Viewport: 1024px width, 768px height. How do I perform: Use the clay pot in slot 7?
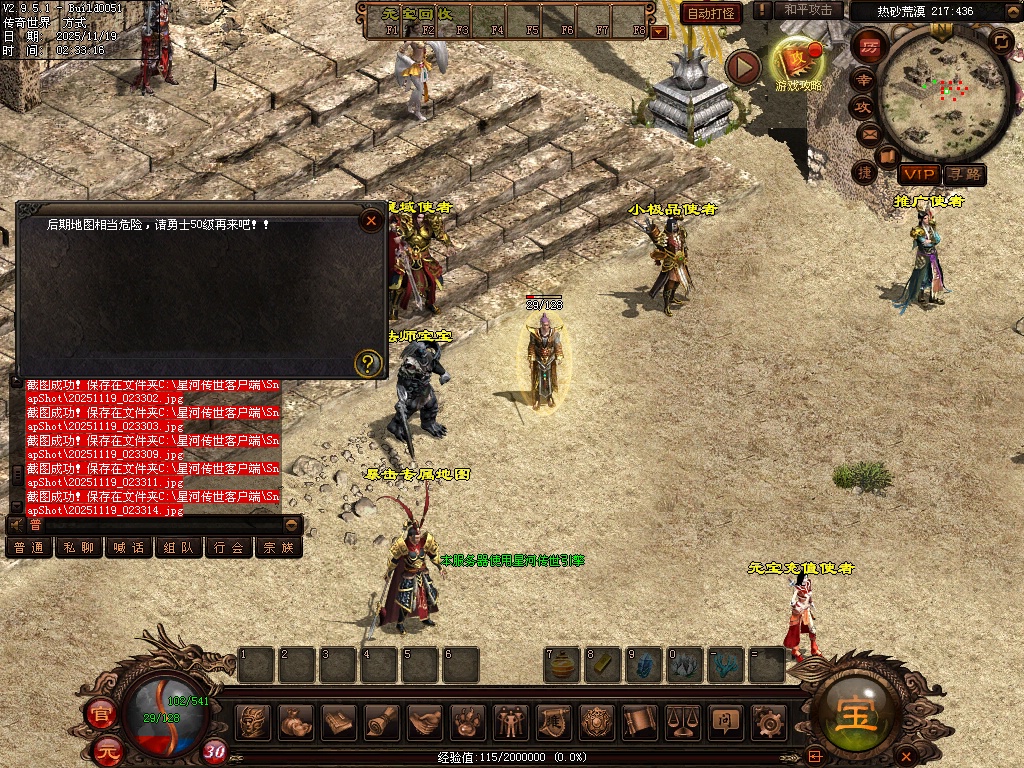(562, 665)
